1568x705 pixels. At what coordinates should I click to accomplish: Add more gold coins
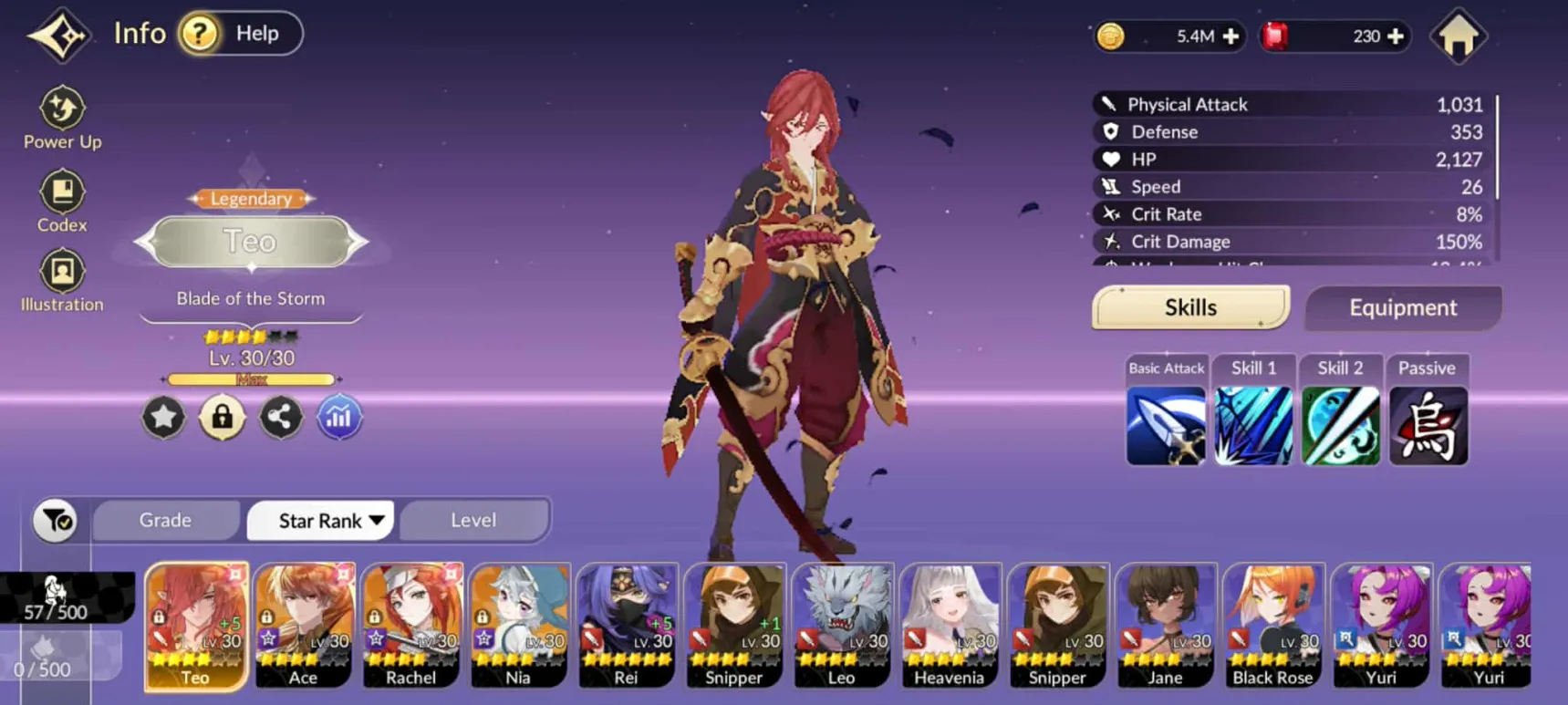click(1231, 36)
